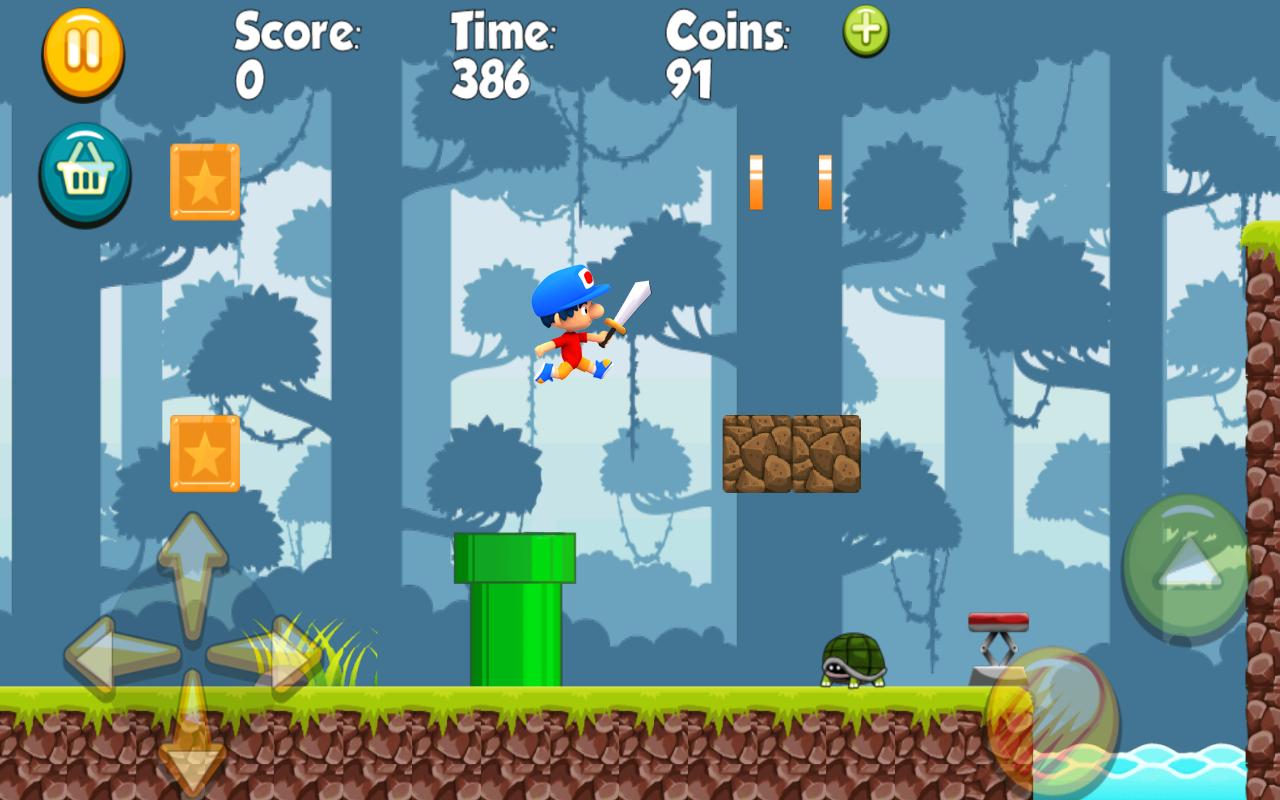Tap the left orange pole obstacle

pos(758,183)
